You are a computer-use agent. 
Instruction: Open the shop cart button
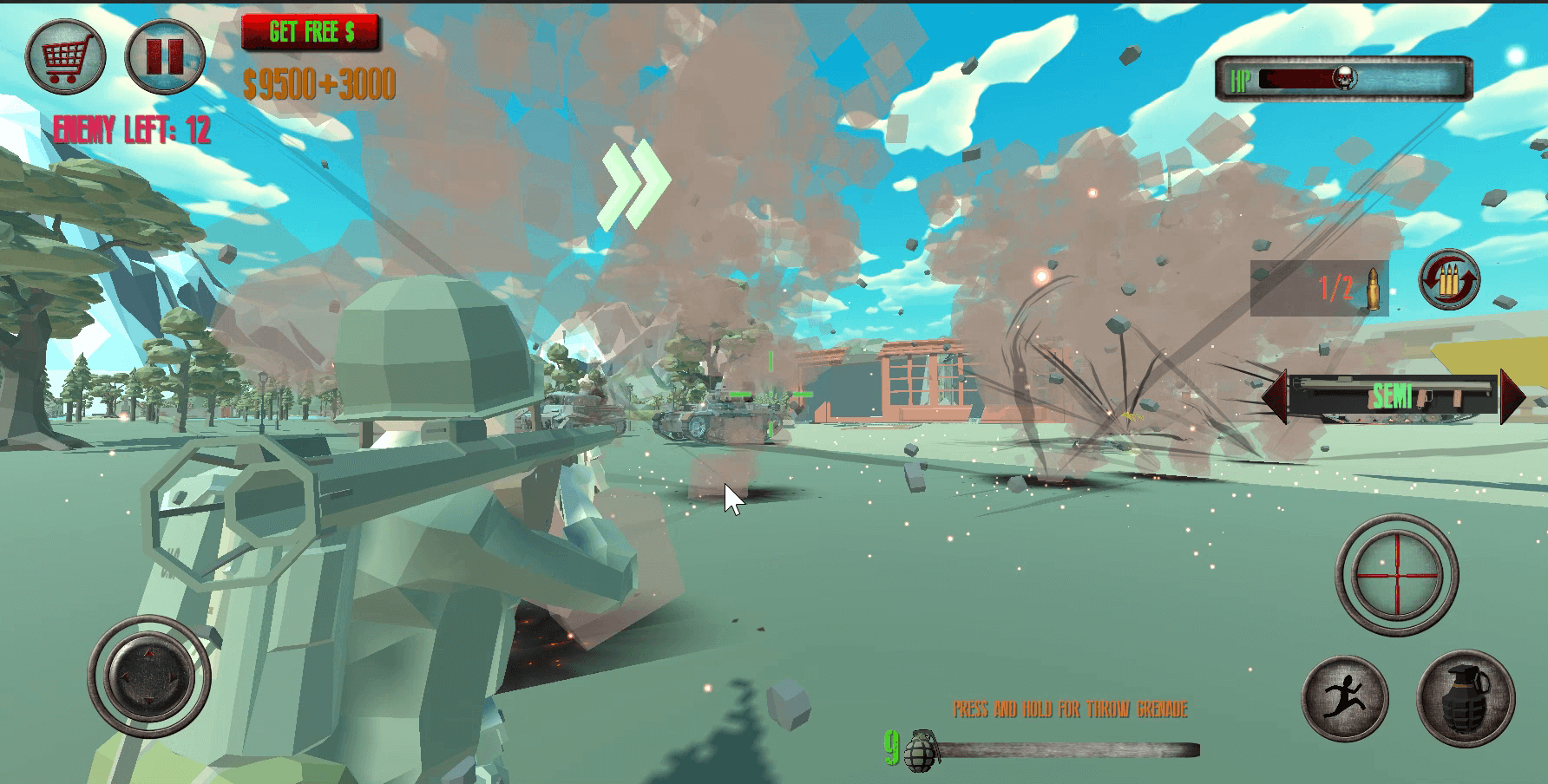click(66, 57)
